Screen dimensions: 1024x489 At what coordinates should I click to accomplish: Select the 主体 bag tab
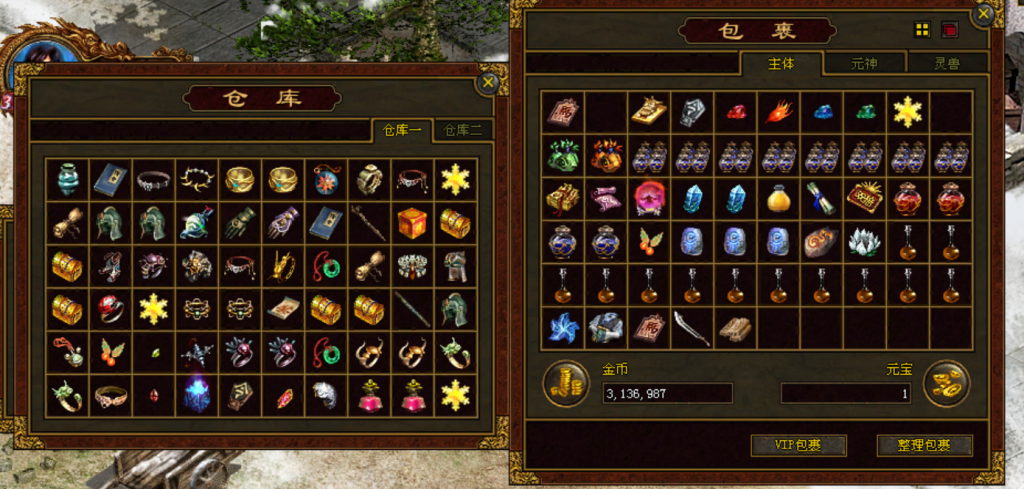[x=781, y=63]
